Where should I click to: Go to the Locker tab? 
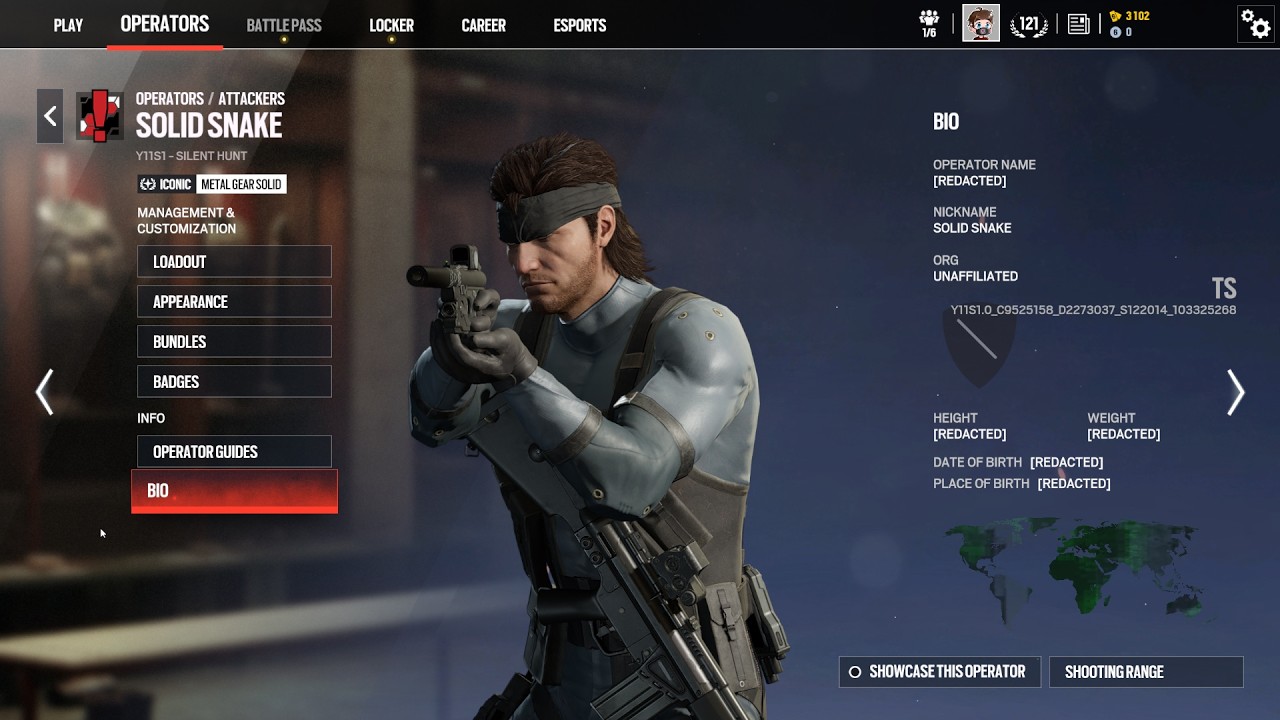tap(391, 25)
